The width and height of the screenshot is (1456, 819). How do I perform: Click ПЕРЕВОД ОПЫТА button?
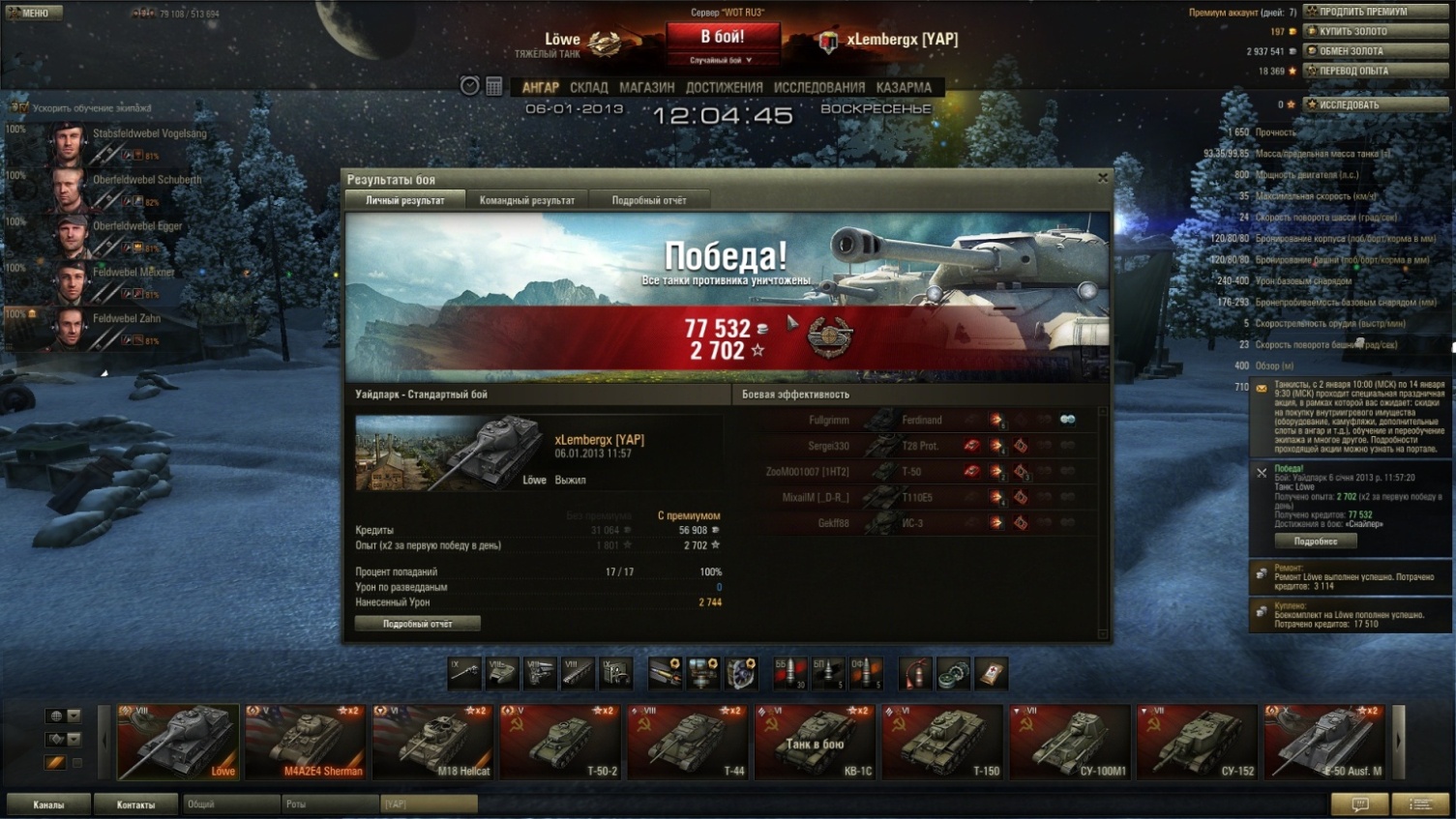(1375, 71)
